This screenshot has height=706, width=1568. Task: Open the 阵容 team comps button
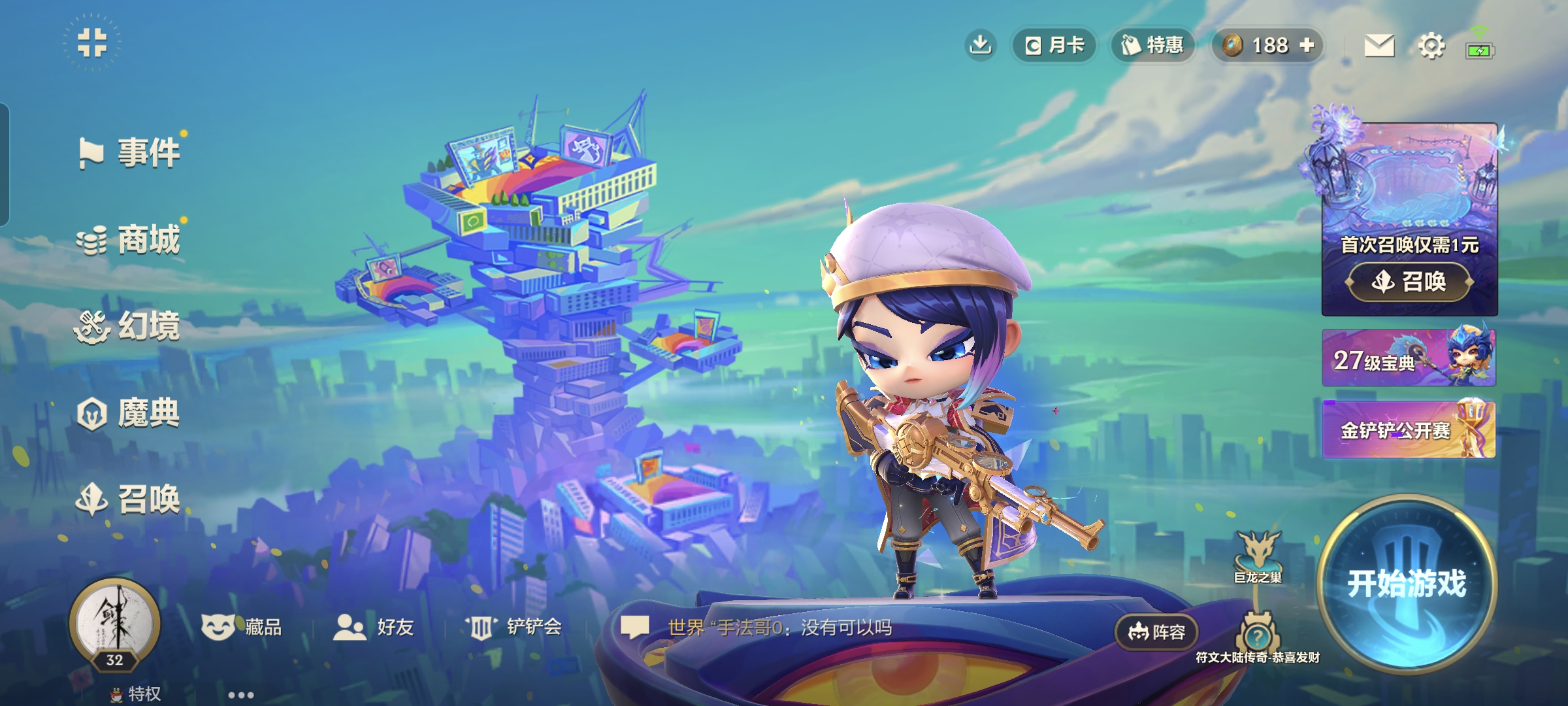(x=1156, y=632)
